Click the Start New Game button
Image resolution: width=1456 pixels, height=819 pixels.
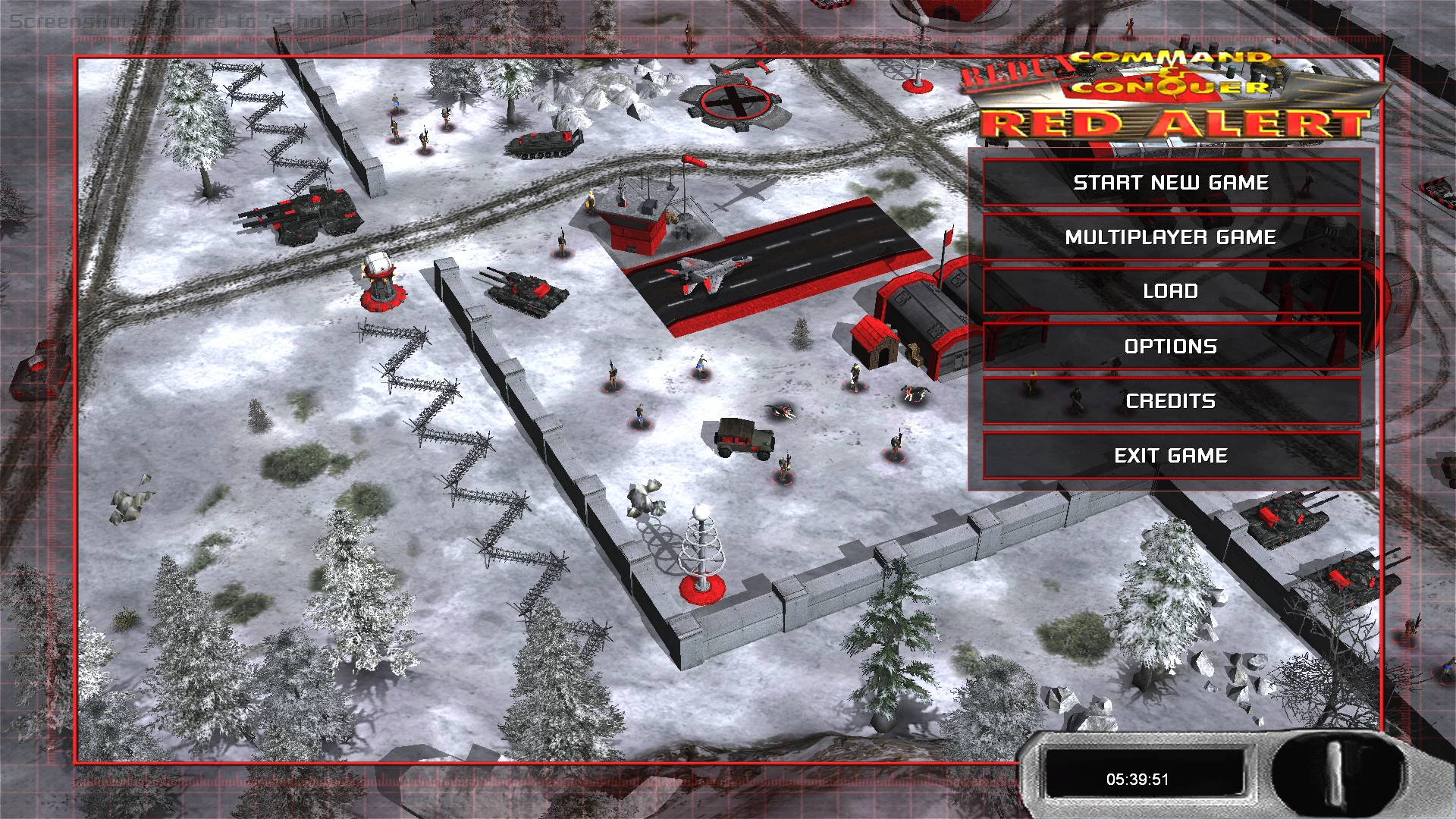tap(1170, 182)
